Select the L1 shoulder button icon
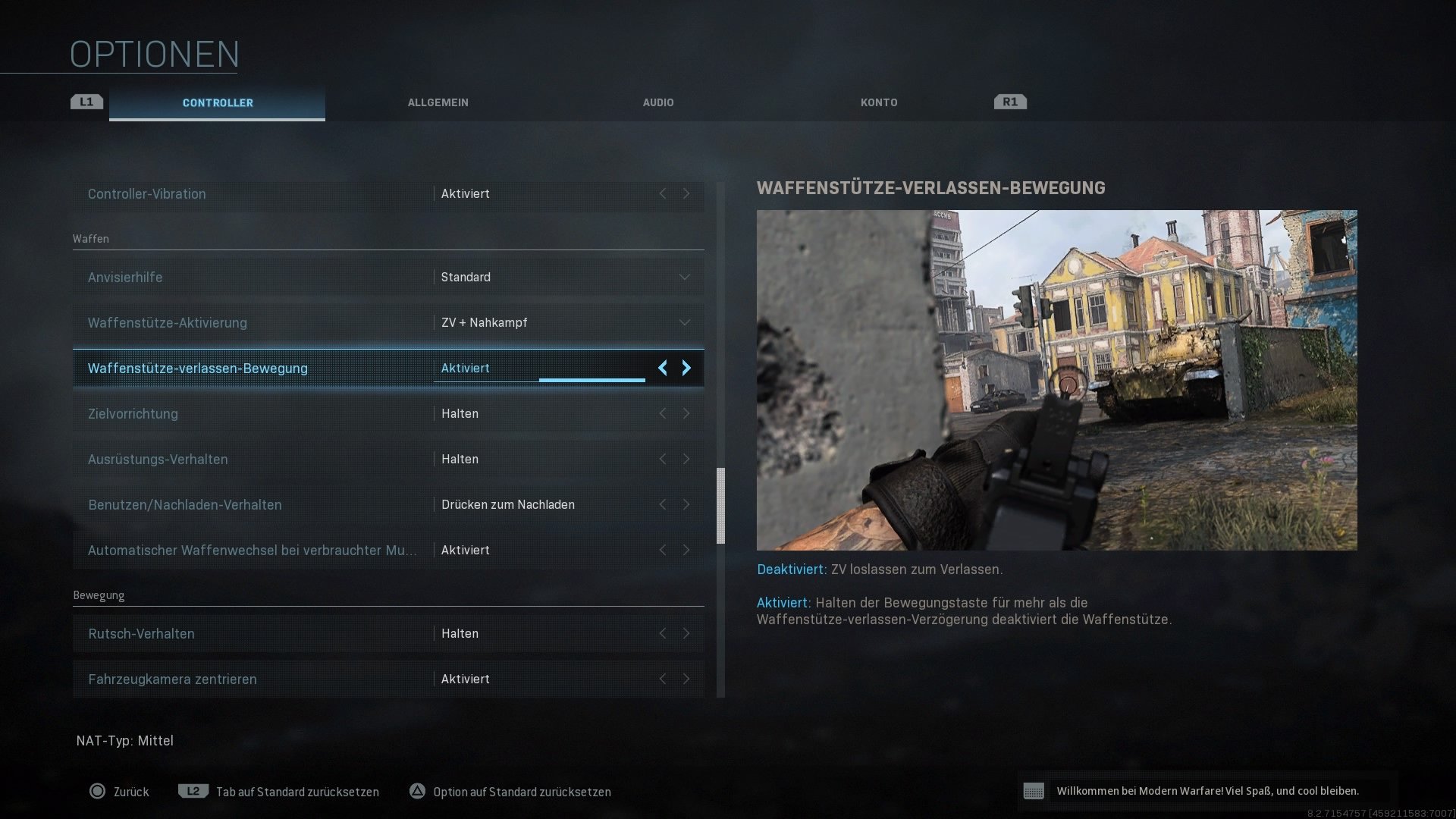This screenshot has width=1456, height=819. pyautogui.click(x=86, y=101)
